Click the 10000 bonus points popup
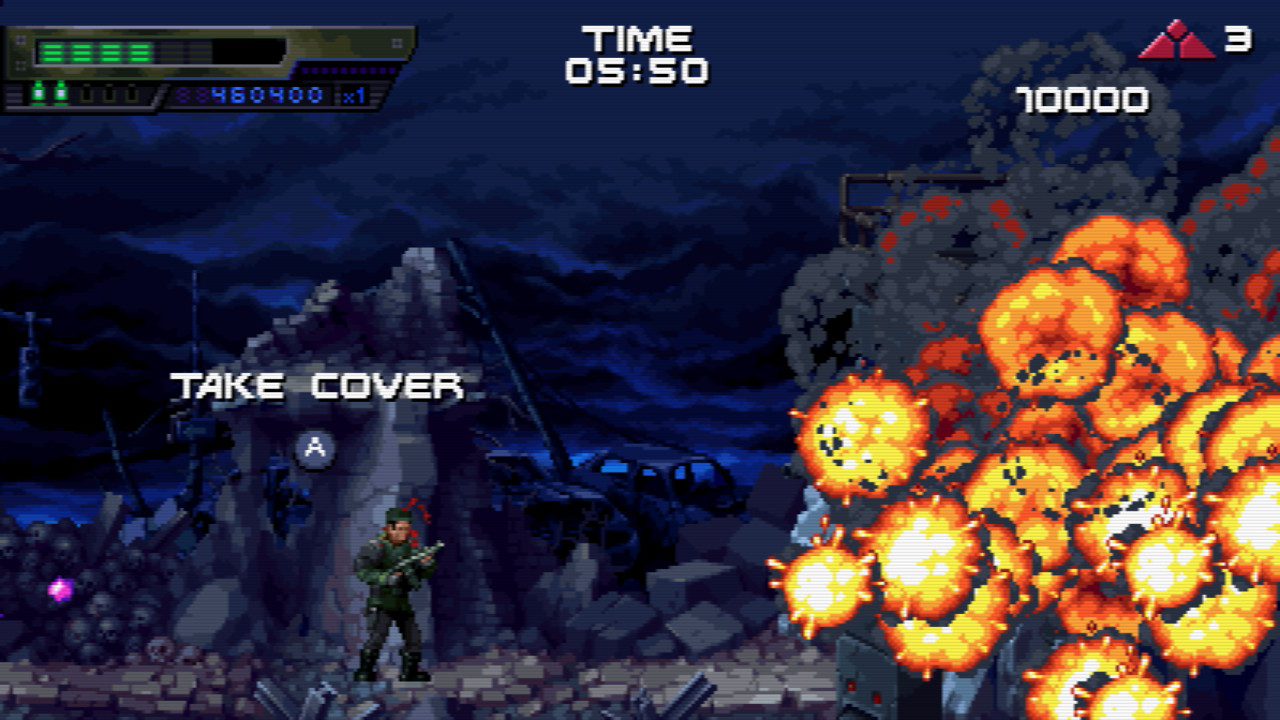This screenshot has height=720, width=1280. [1083, 99]
